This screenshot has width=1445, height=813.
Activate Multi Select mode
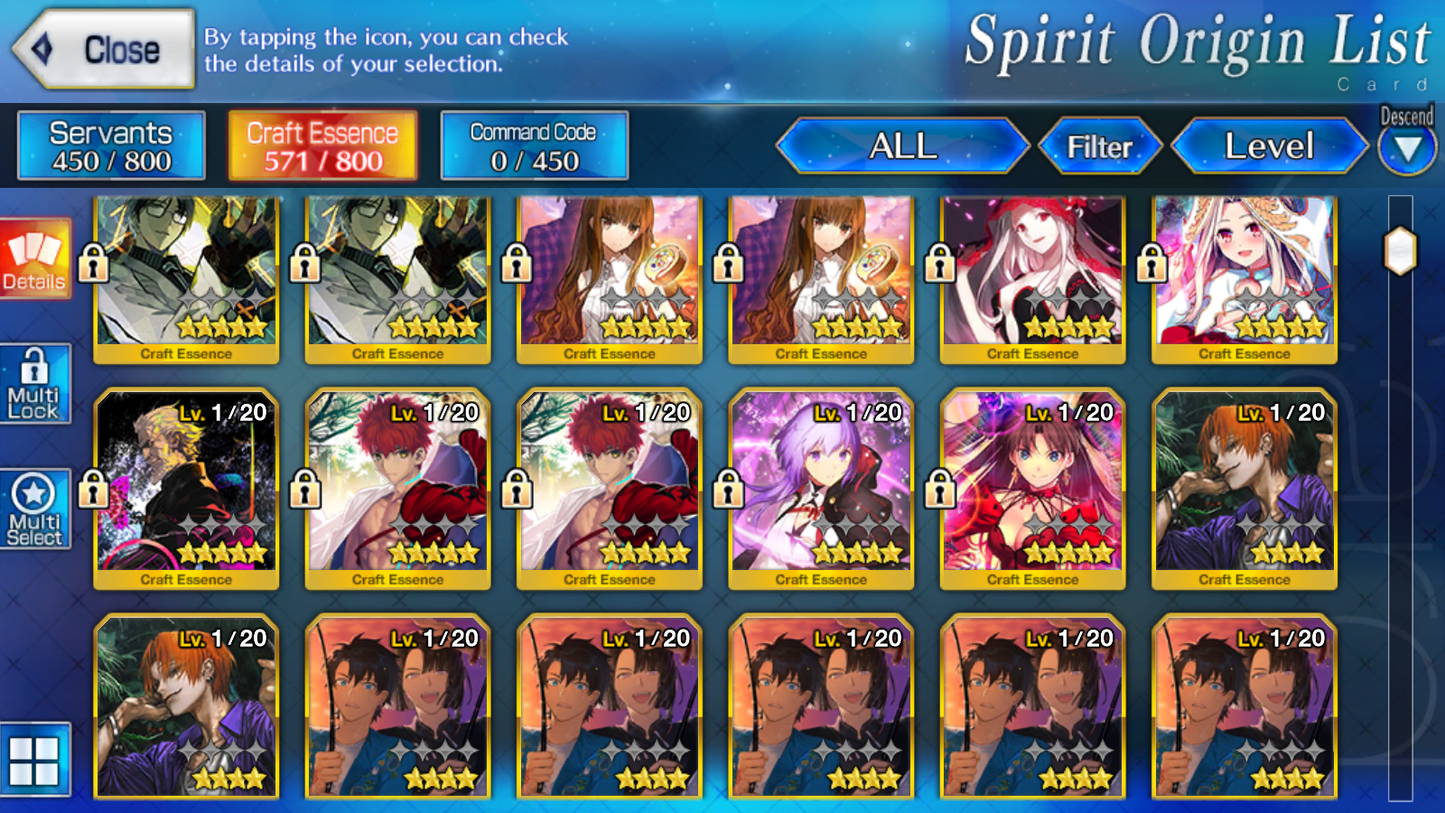pyautogui.click(x=36, y=506)
